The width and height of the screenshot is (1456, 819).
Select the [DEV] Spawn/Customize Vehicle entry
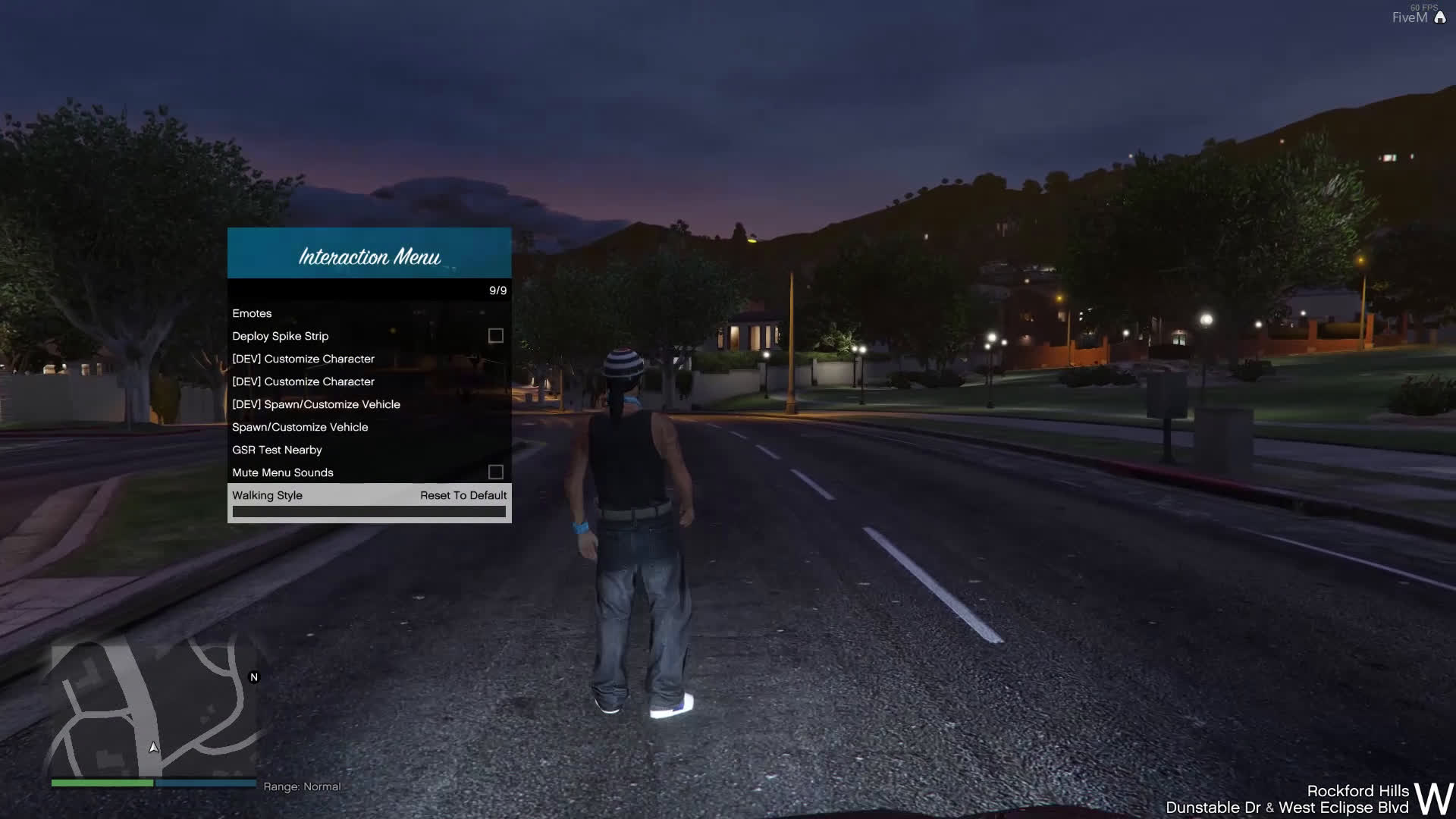point(316,404)
